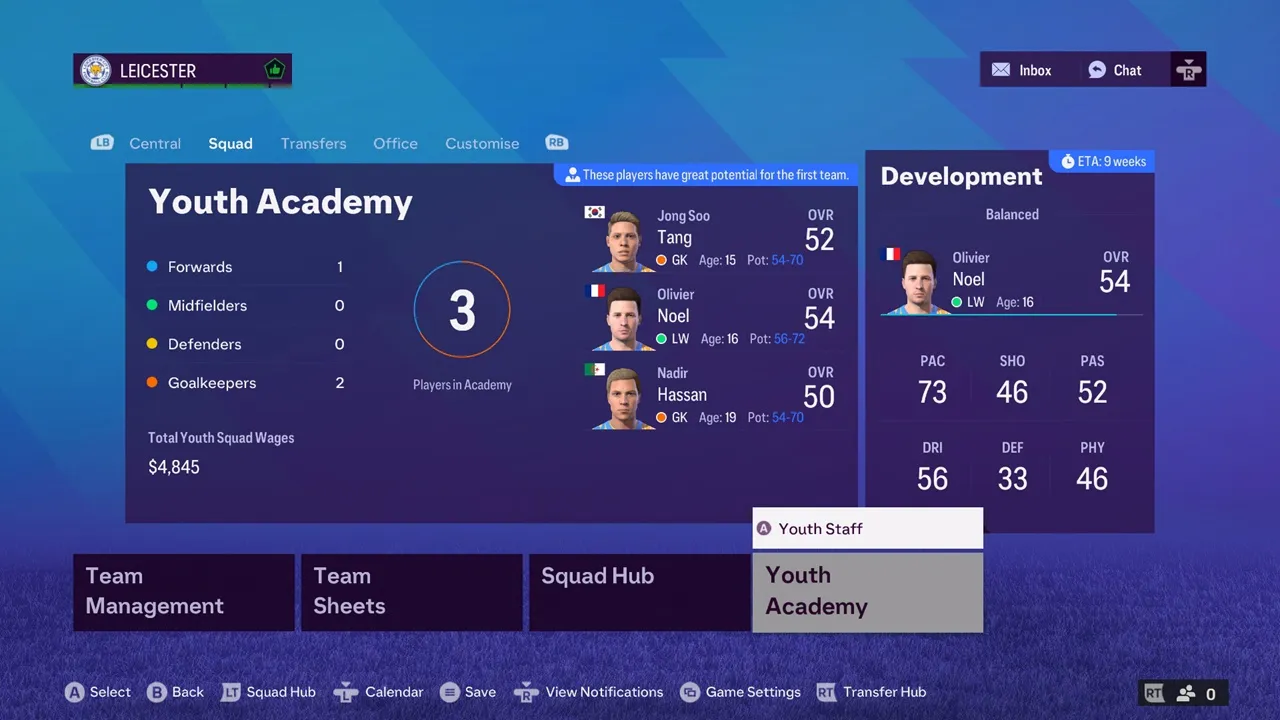Choose the Team Sheets tile
Viewport: 1280px width, 720px height.
[411, 592]
